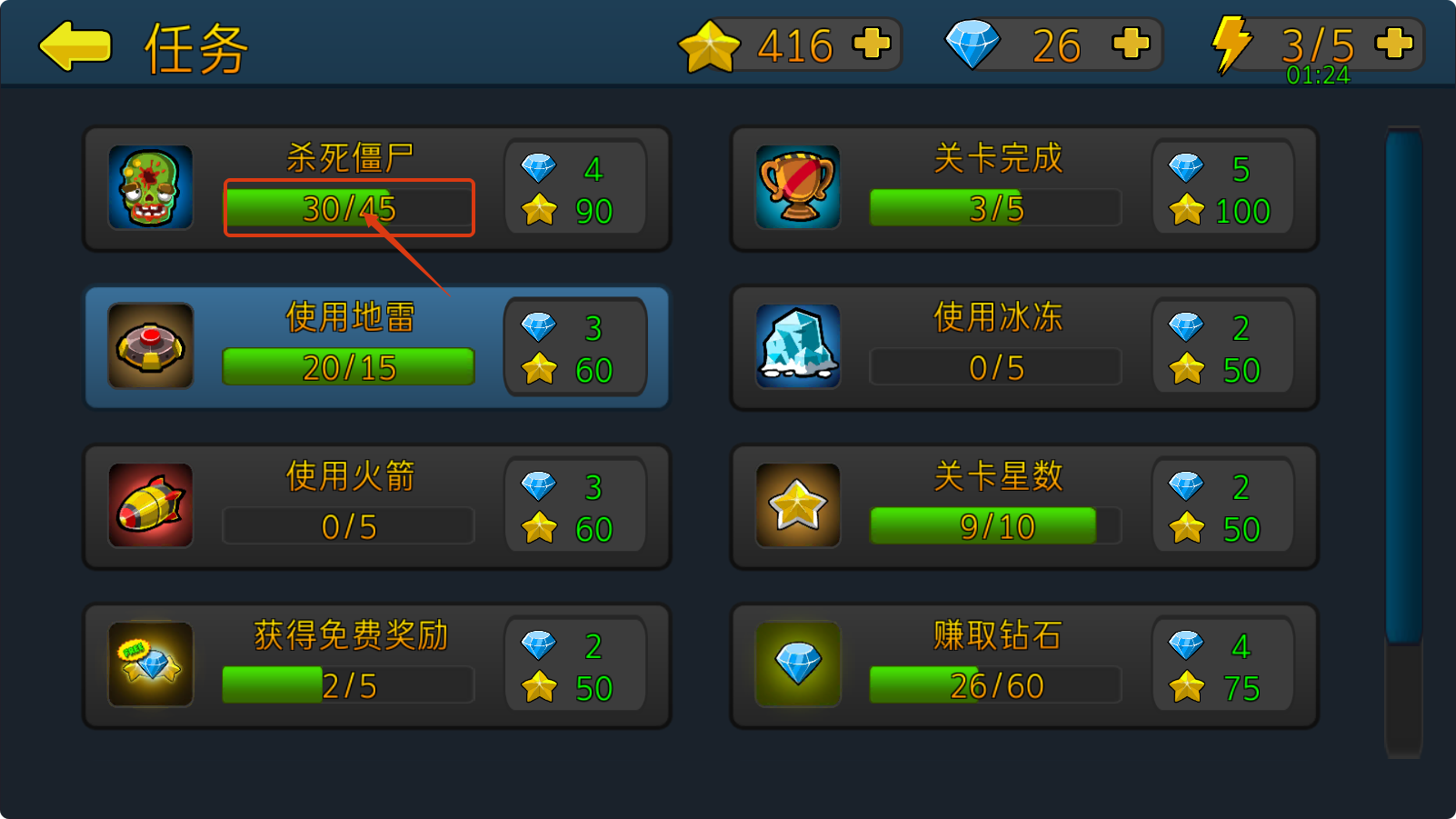
Task: Tap the lightning energy icon in top bar
Action: [x=1233, y=43]
